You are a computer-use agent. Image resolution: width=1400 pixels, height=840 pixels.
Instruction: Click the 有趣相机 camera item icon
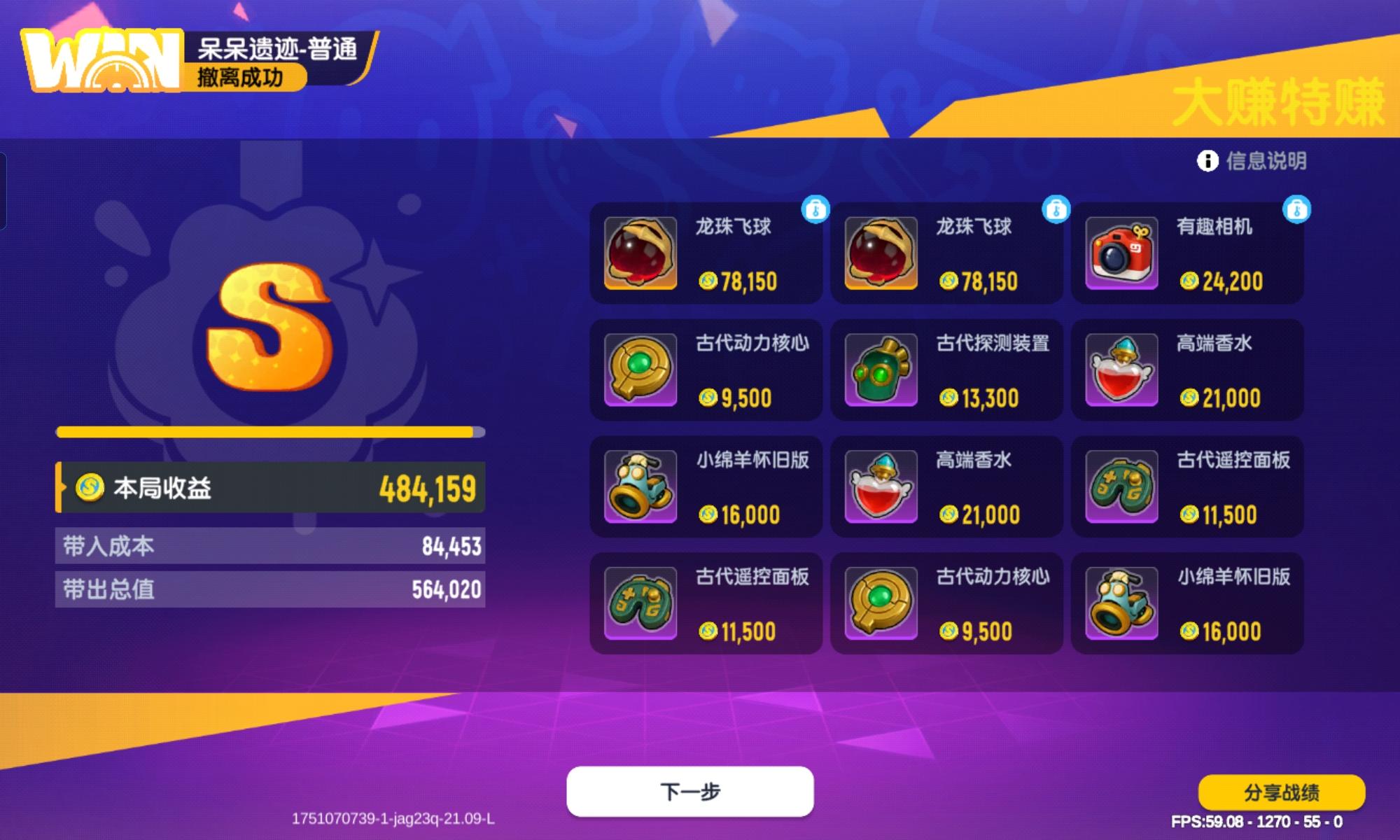tap(1121, 253)
